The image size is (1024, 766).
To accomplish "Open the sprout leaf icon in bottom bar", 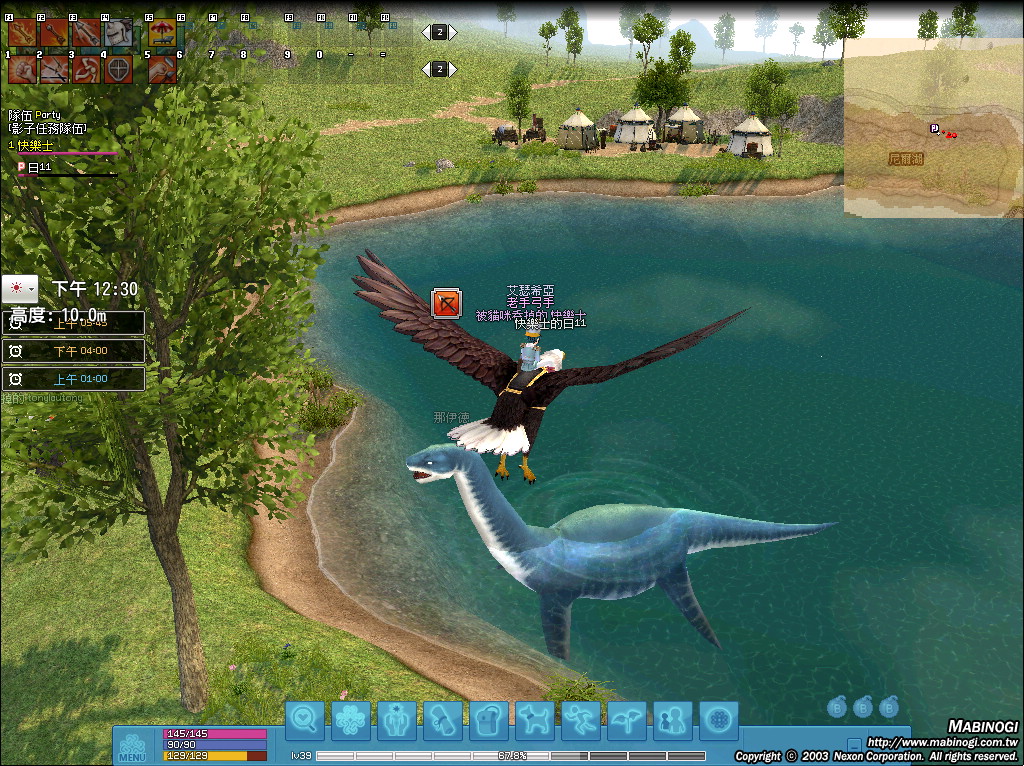I will click(627, 720).
